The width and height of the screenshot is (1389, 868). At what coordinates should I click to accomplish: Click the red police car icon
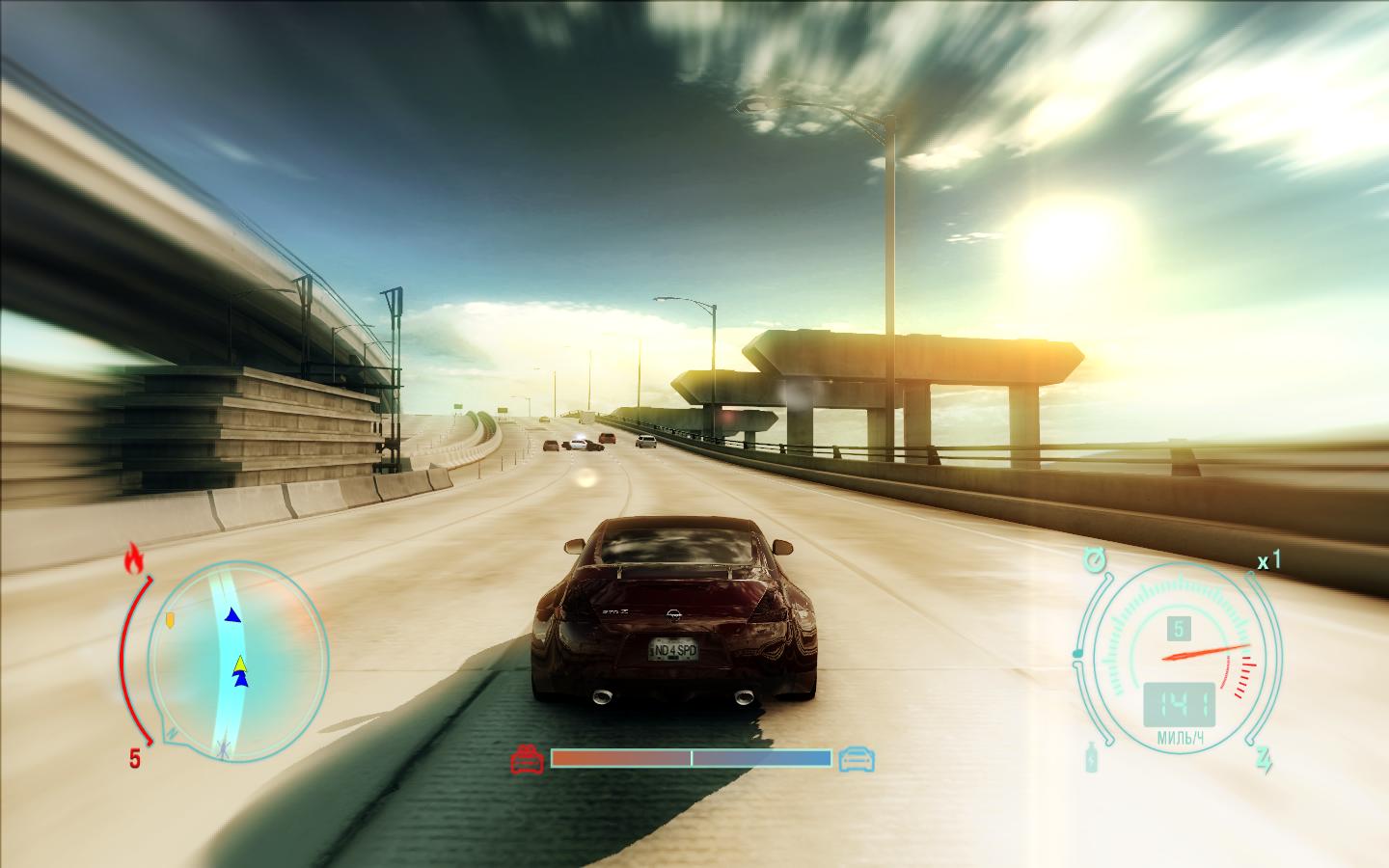(528, 759)
